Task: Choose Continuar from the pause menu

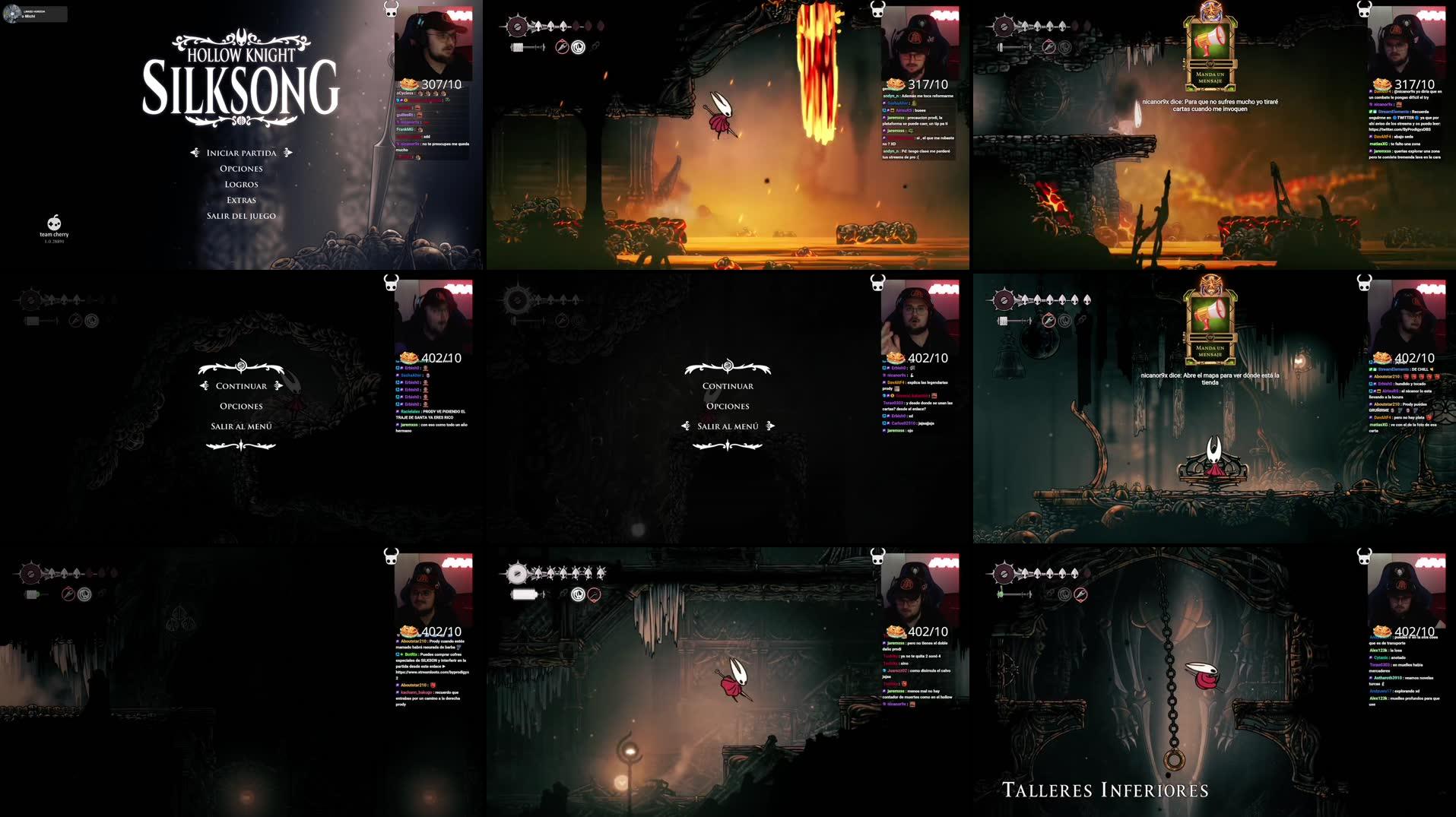Action: pos(240,385)
